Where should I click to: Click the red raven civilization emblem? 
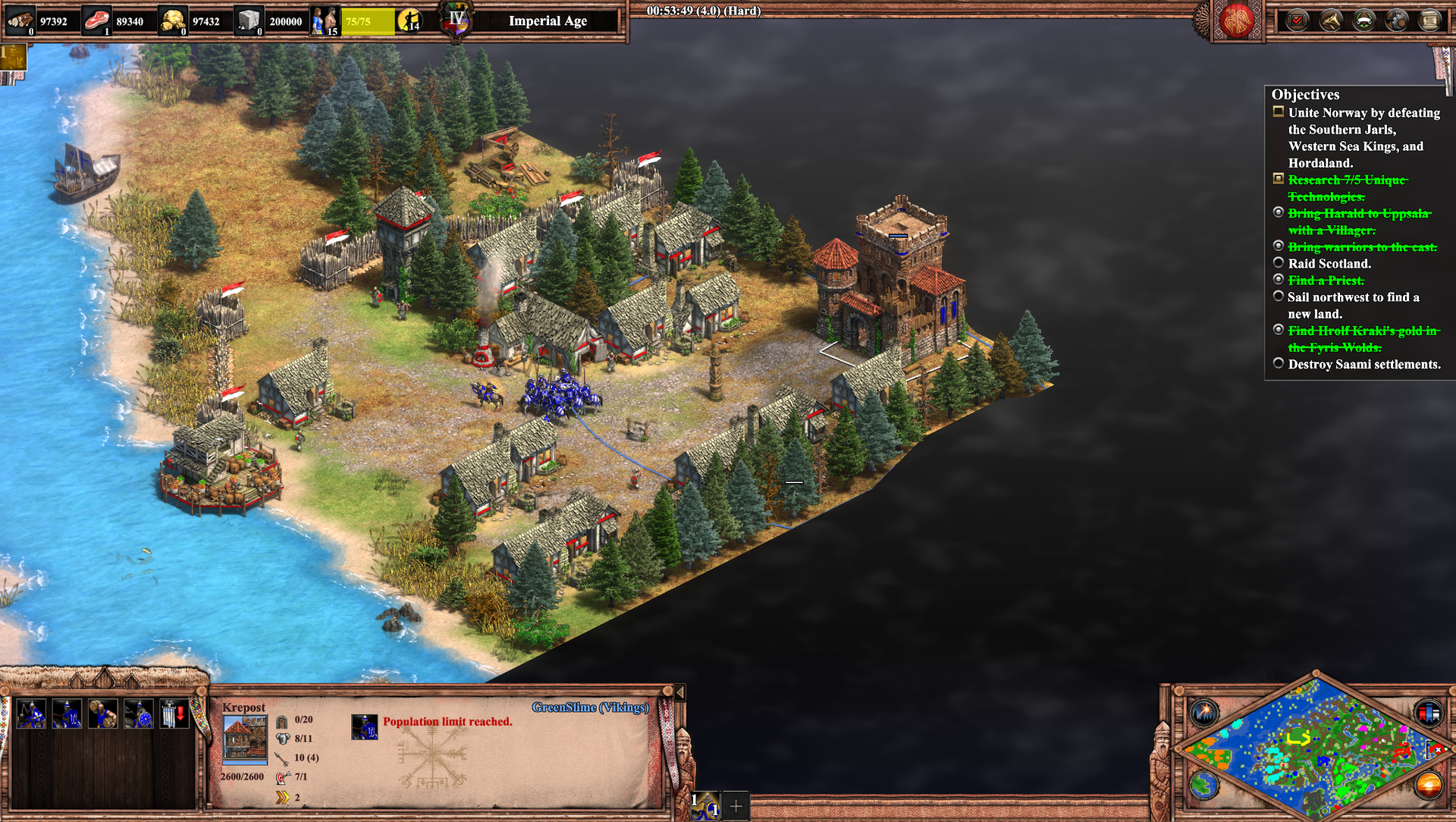click(1236, 20)
